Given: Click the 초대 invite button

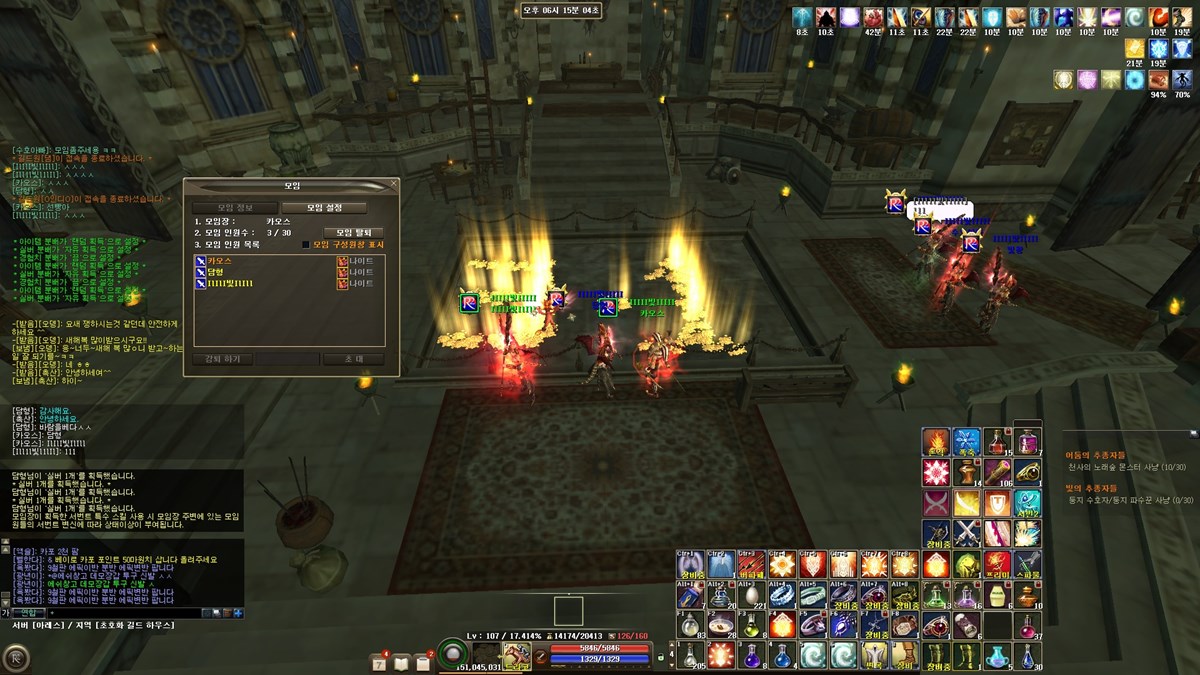Looking at the screenshot, I should pyautogui.click(x=353, y=358).
